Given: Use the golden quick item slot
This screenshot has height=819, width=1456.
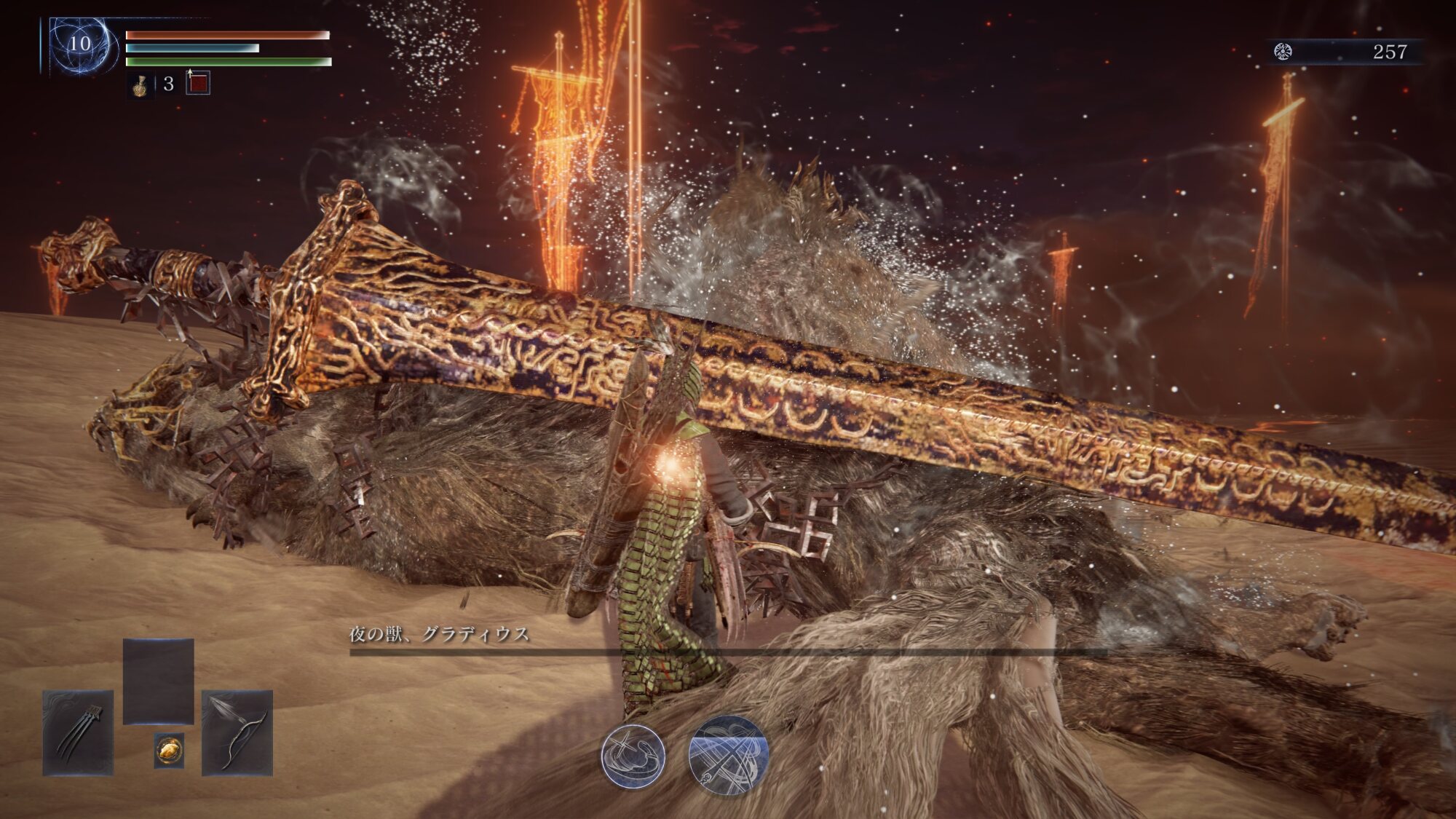Looking at the screenshot, I should coord(169,750).
